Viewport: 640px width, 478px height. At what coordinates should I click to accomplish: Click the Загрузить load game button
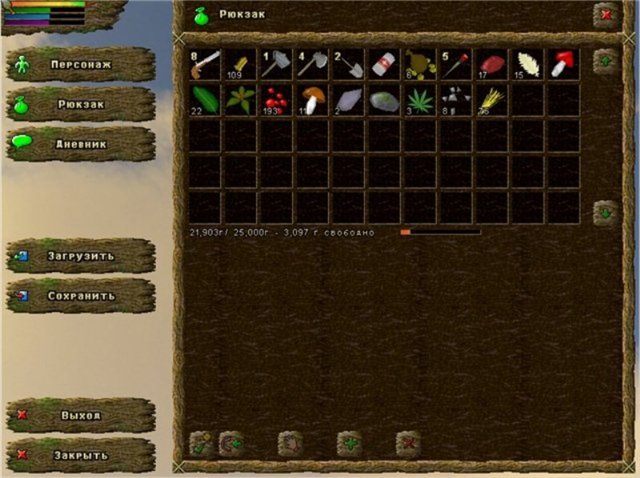(80, 256)
